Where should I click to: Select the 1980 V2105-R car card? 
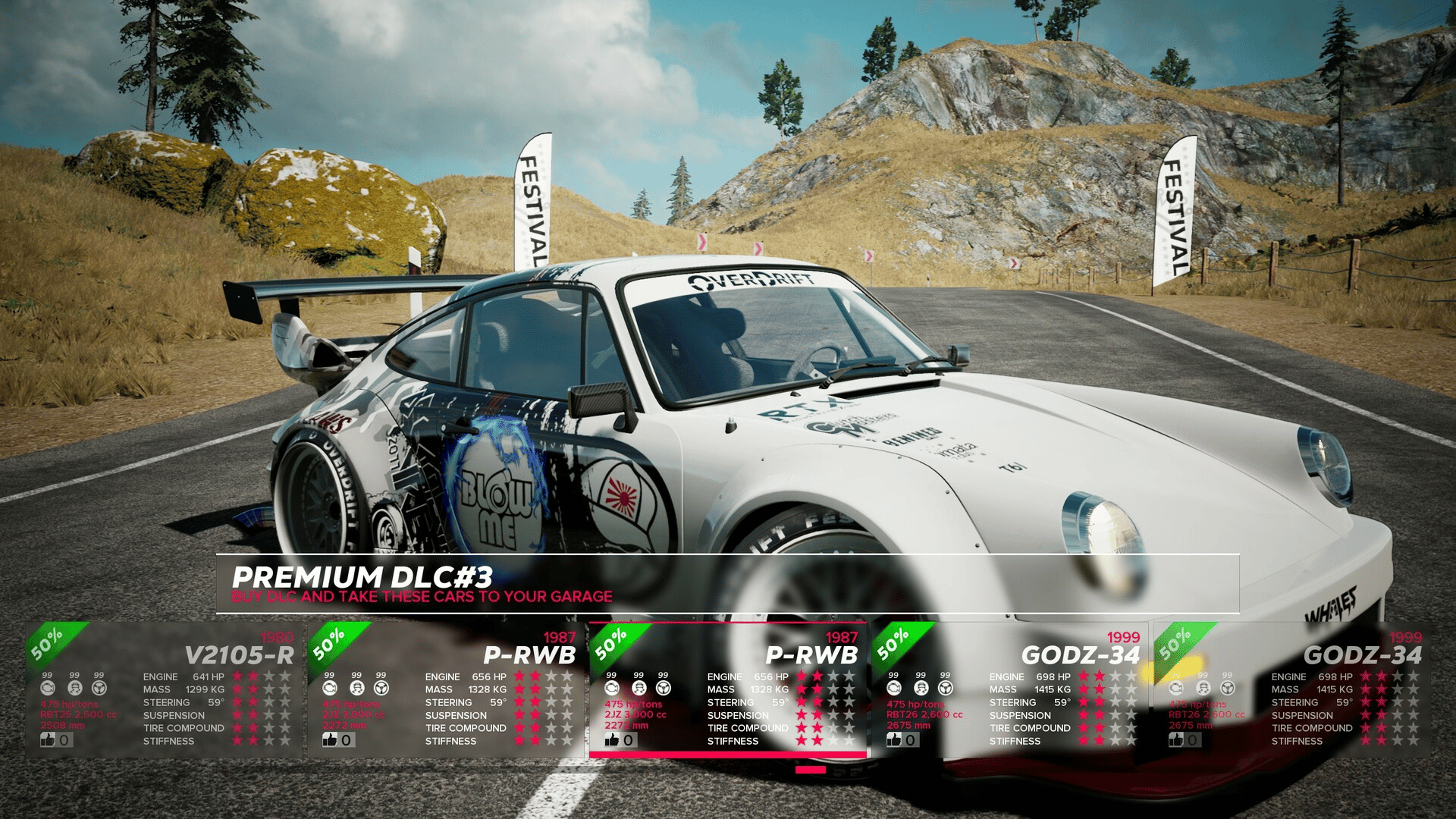[163, 690]
